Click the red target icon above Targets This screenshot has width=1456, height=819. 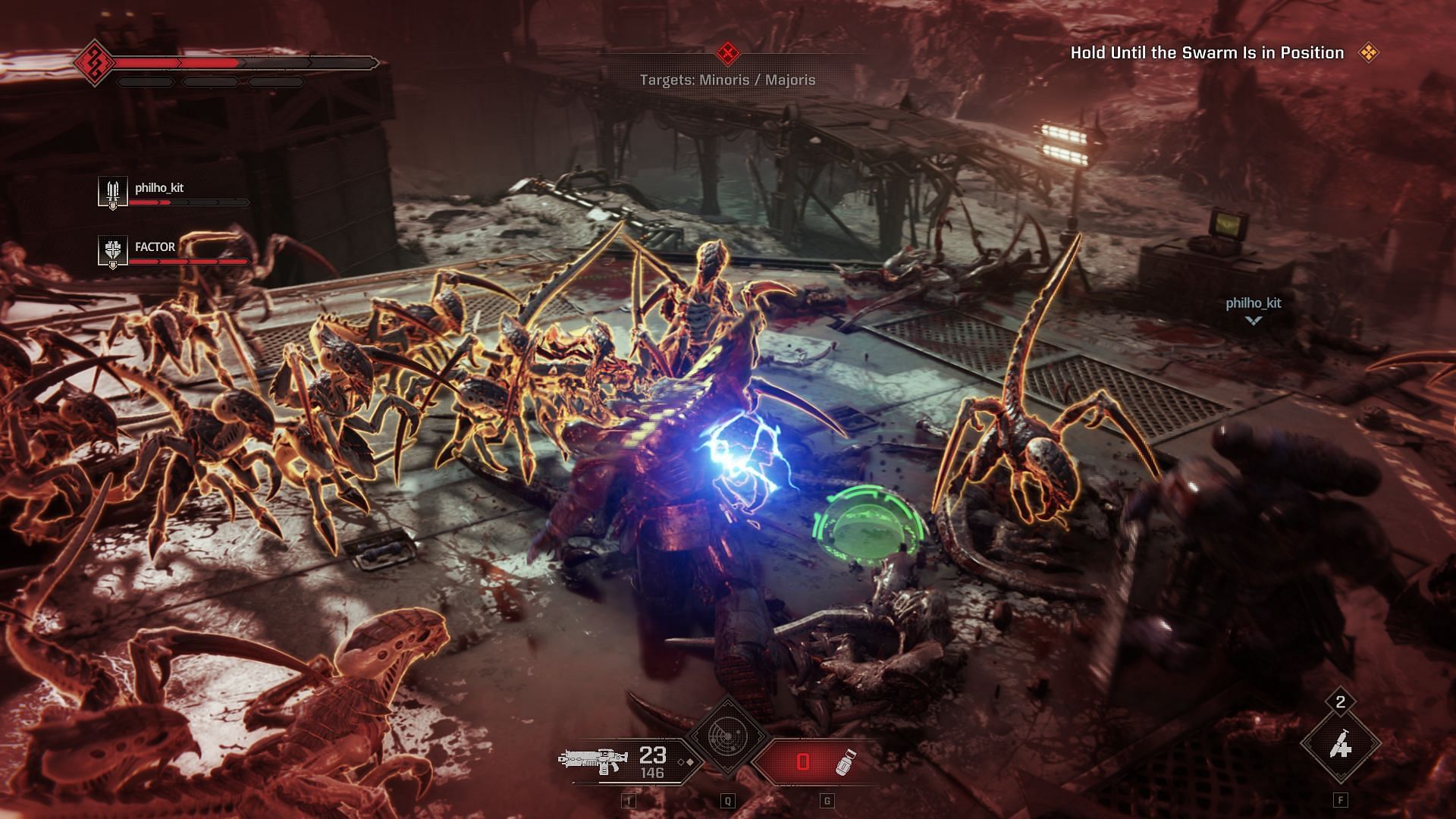(x=728, y=53)
